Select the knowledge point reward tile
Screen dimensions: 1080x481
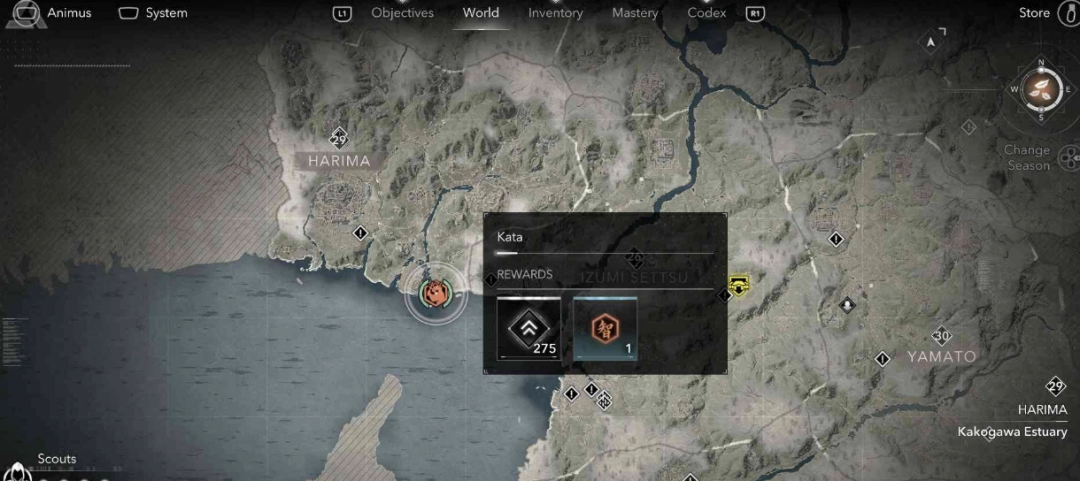605,328
